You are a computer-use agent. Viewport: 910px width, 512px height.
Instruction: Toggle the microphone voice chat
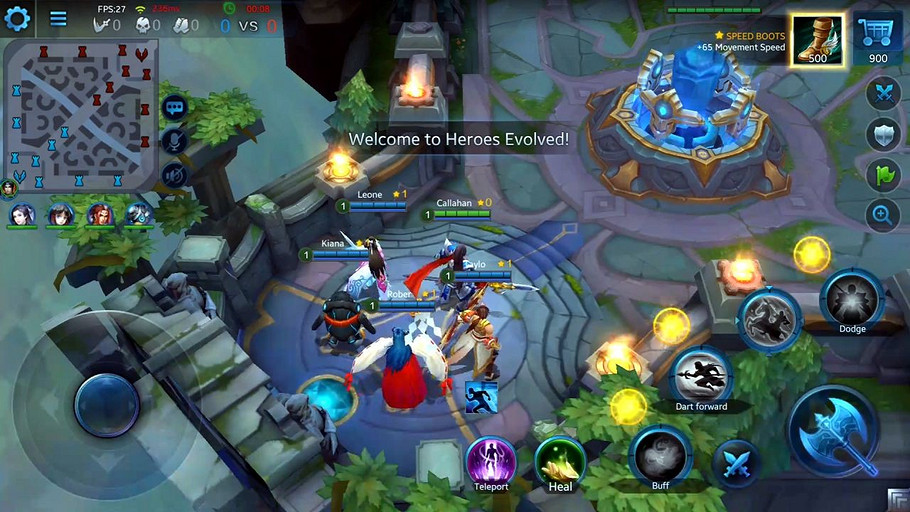coord(174,141)
